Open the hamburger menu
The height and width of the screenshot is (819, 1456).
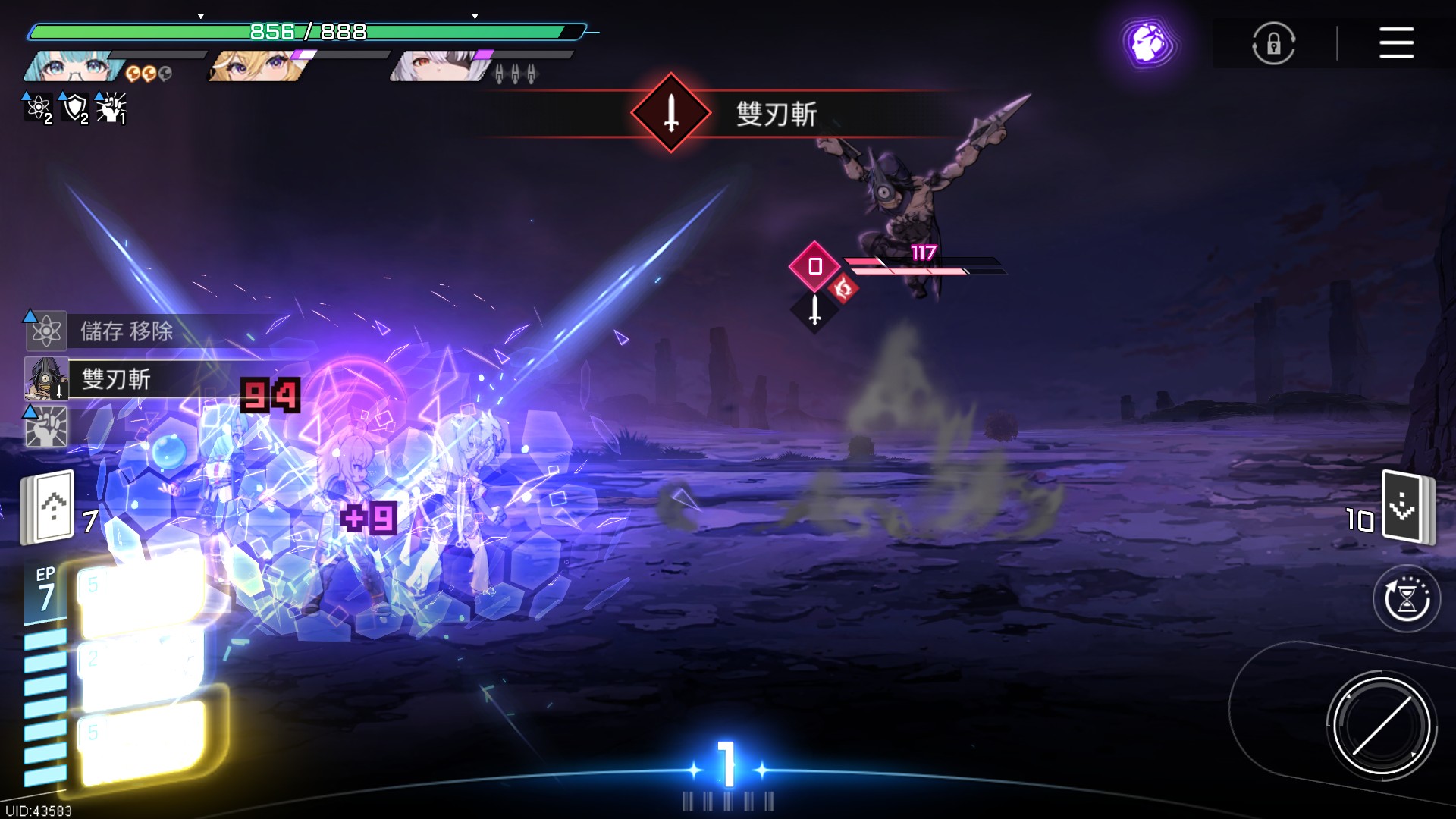[1396, 42]
